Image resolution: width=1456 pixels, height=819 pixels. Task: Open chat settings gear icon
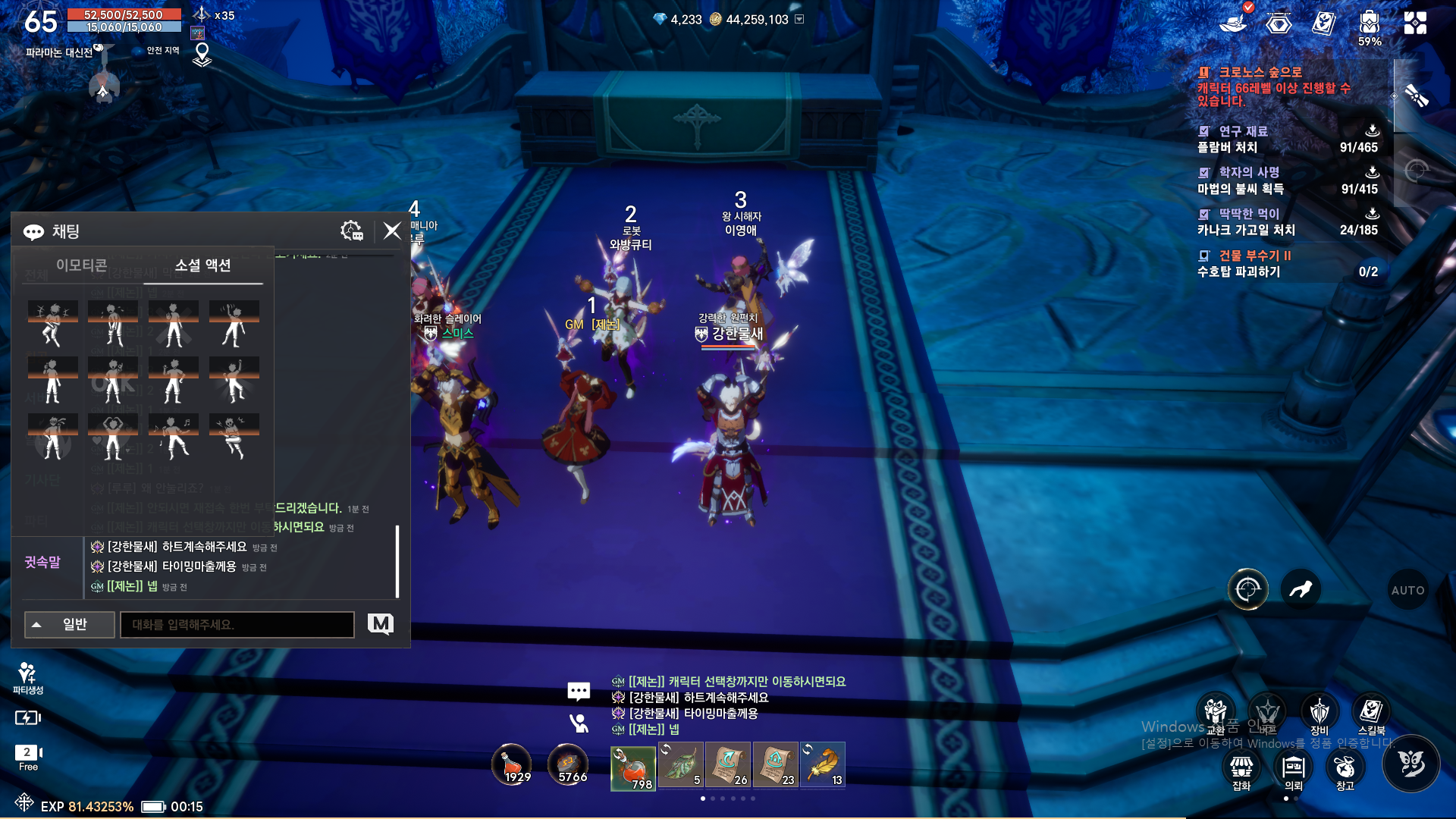click(352, 231)
